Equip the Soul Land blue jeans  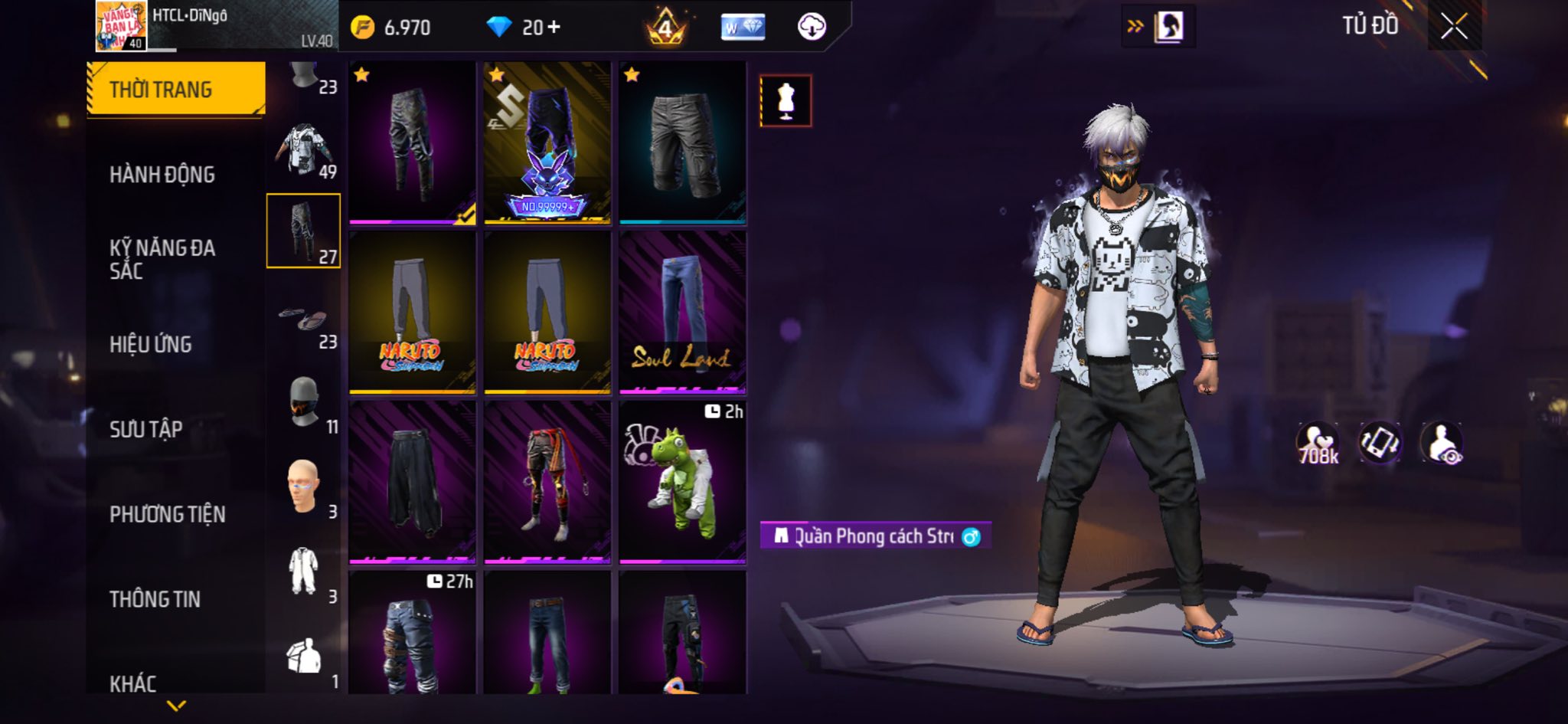(682, 313)
